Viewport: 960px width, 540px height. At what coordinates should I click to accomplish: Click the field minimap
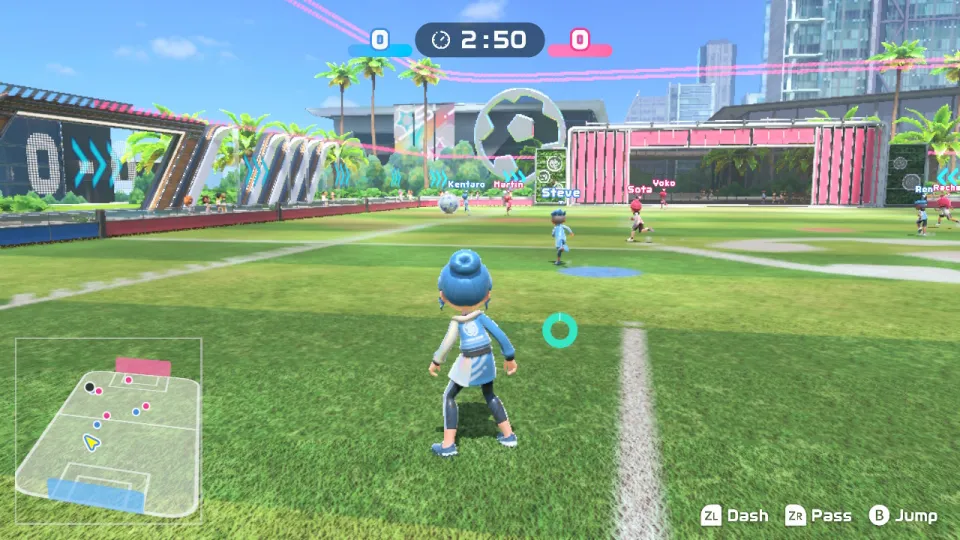[108, 428]
